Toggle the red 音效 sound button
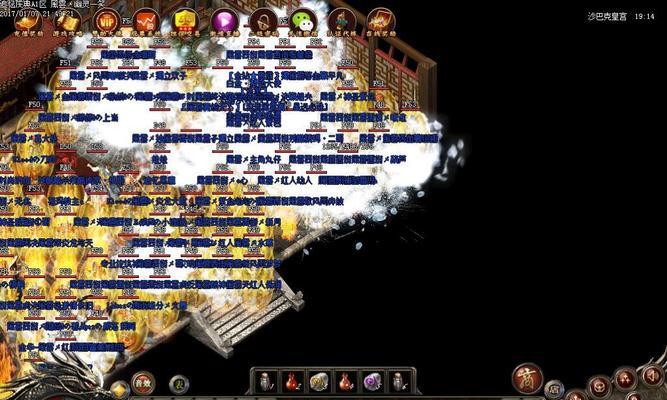 coord(144,381)
